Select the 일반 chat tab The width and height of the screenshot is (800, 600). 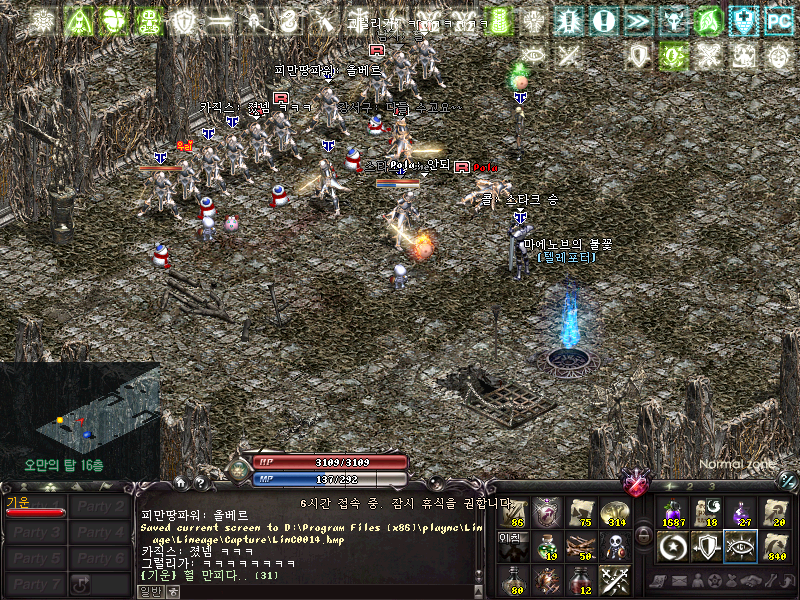click(149, 592)
